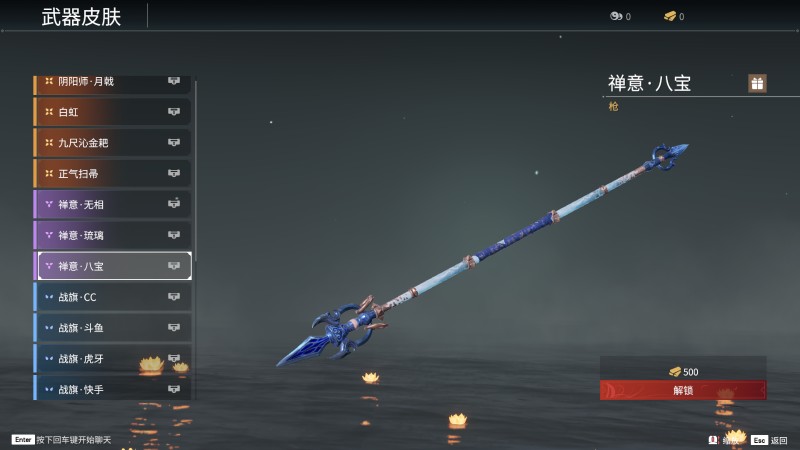Pick the 正气扫帚 weapon skin

(113, 174)
